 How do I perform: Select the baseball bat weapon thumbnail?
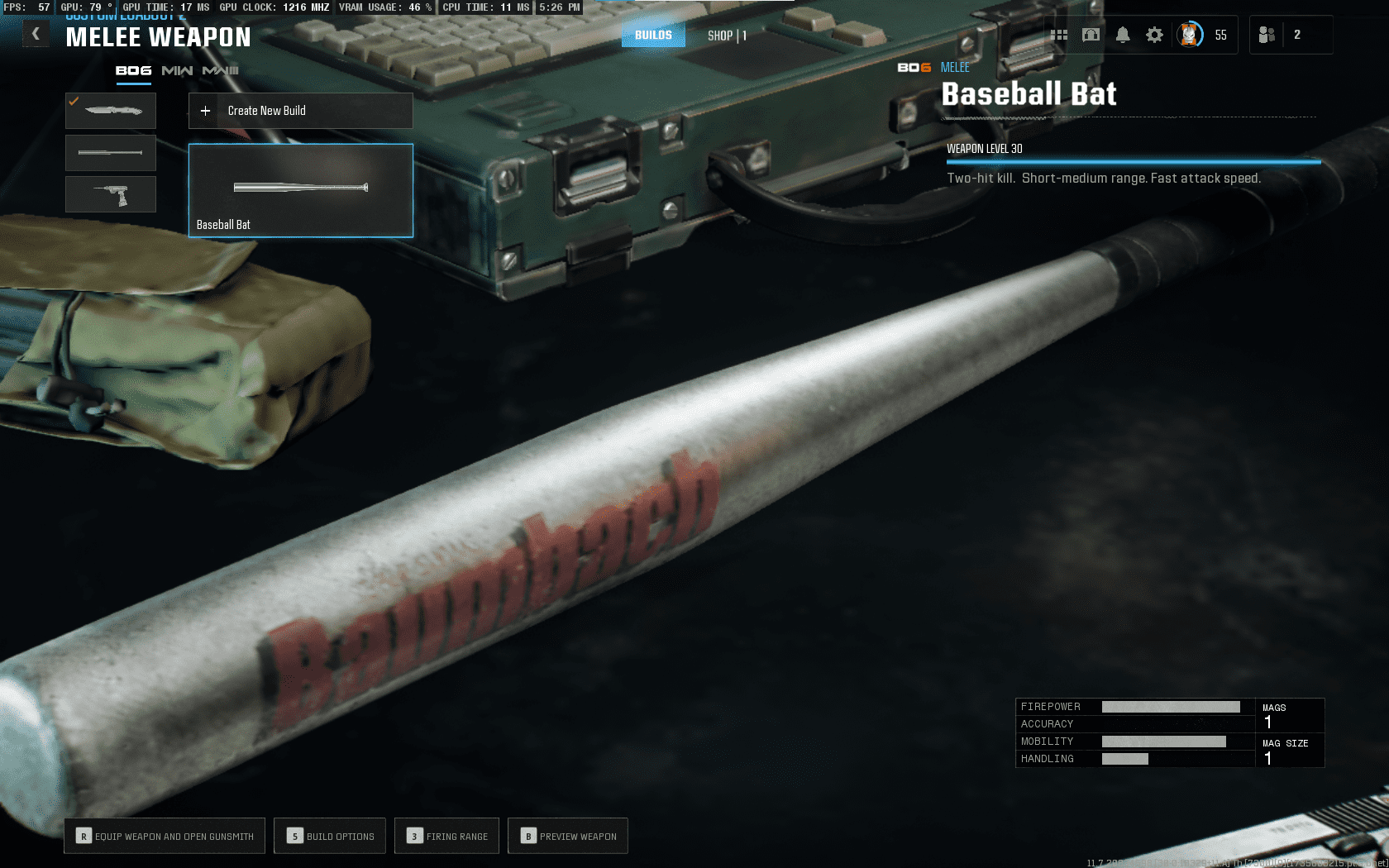(111, 153)
